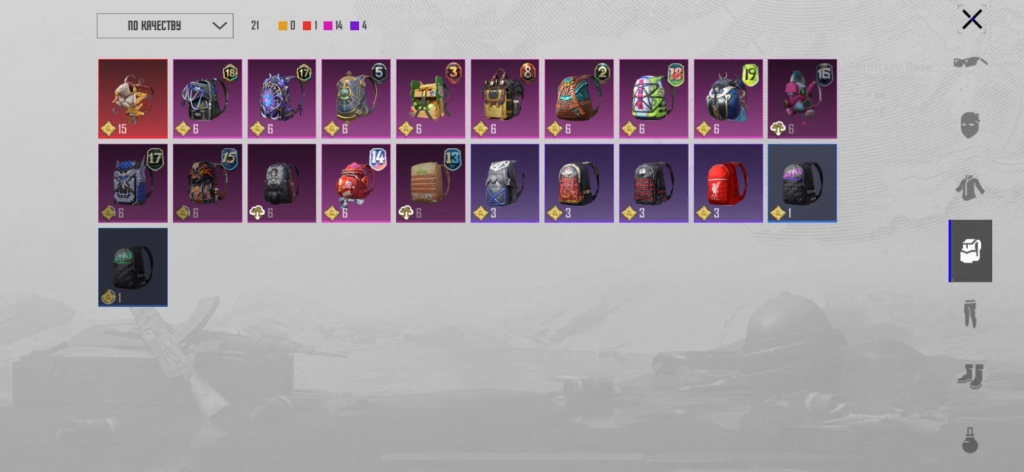The width and height of the screenshot is (1024, 472).
Task: Switch to the face mask category tab
Action: click(970, 126)
